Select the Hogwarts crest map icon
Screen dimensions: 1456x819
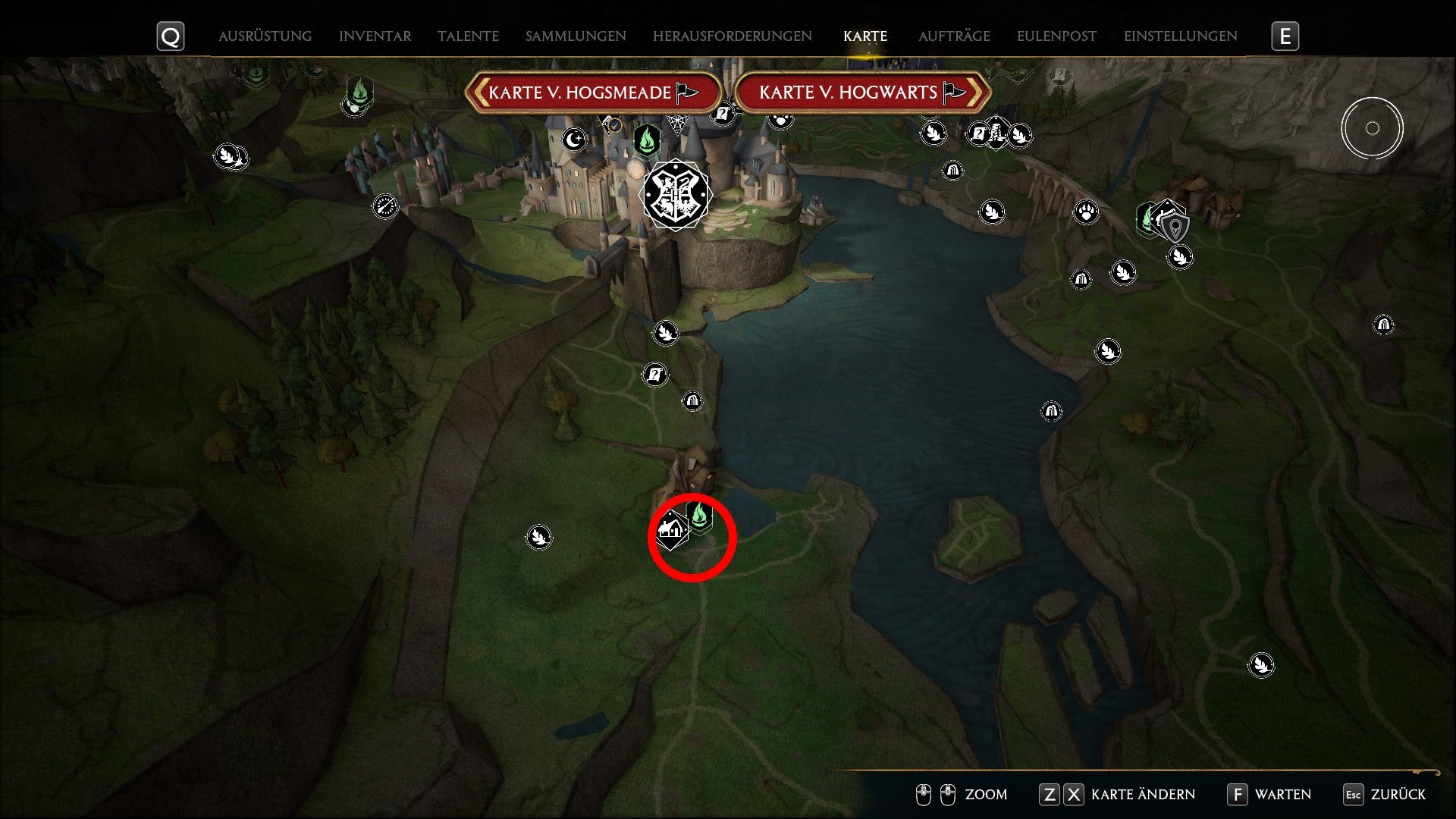tap(676, 196)
